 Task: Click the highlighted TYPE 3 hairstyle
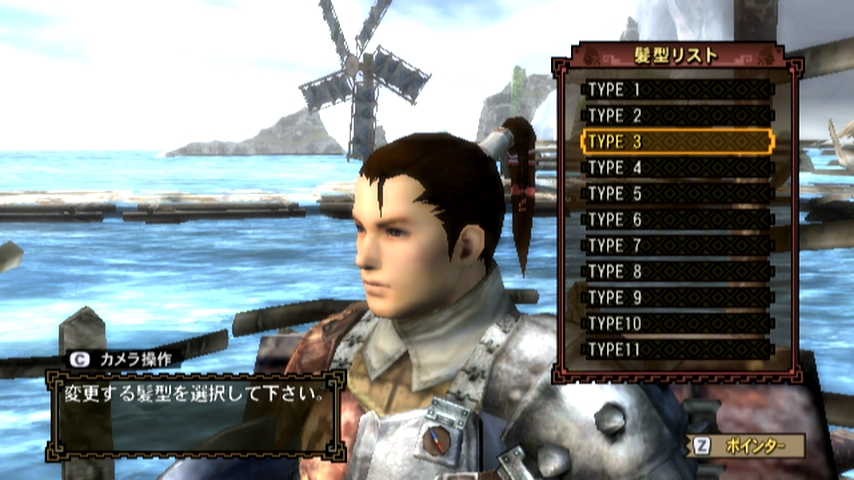click(x=677, y=141)
